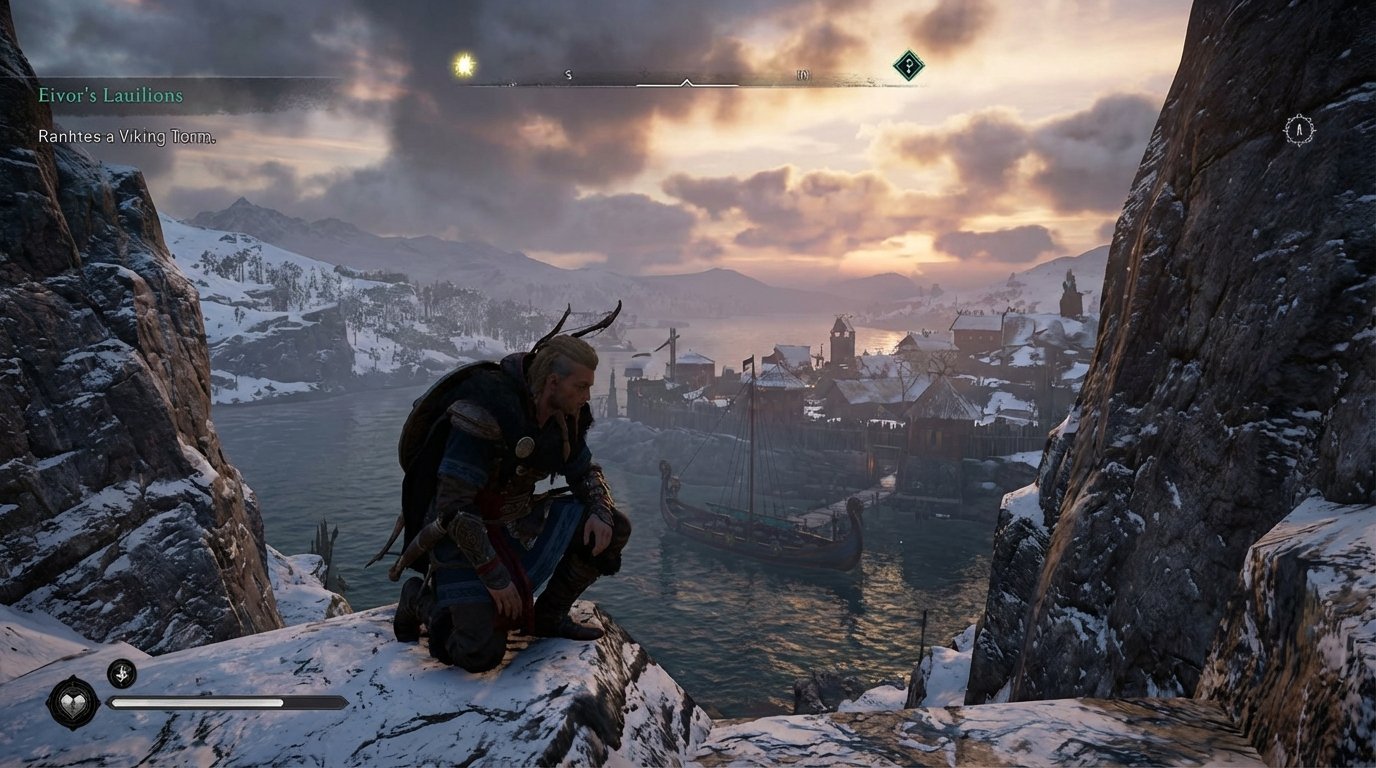
Task: Click the circular rune emblem on the right cliff
Action: pyautogui.click(x=1298, y=128)
